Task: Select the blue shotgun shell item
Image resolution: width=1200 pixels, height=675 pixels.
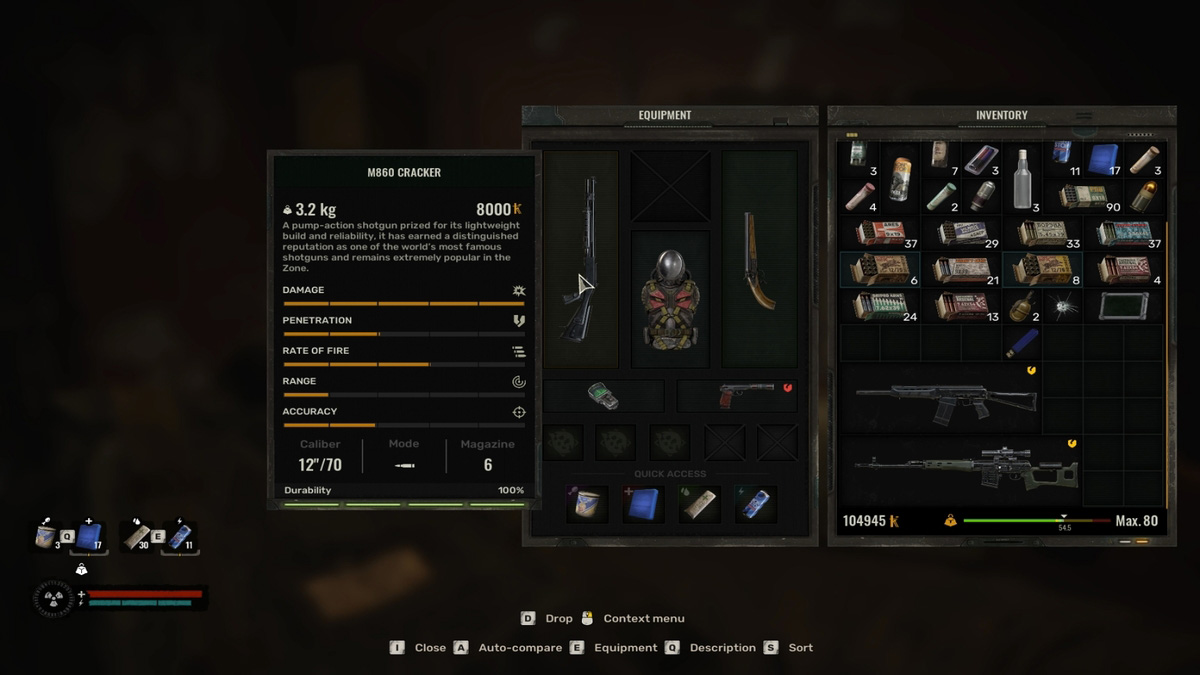Action: click(1022, 343)
